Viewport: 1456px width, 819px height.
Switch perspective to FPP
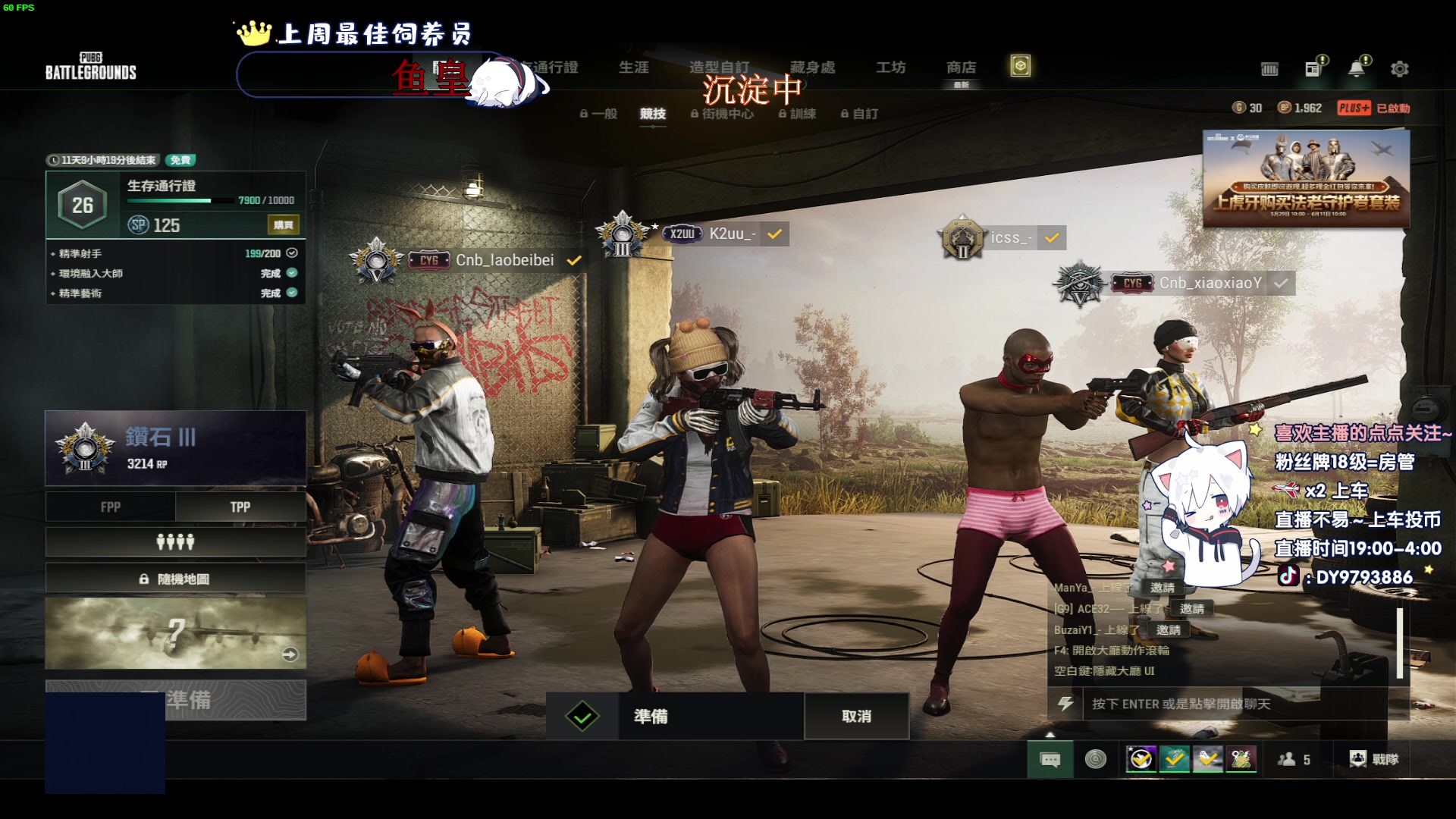[x=111, y=507]
